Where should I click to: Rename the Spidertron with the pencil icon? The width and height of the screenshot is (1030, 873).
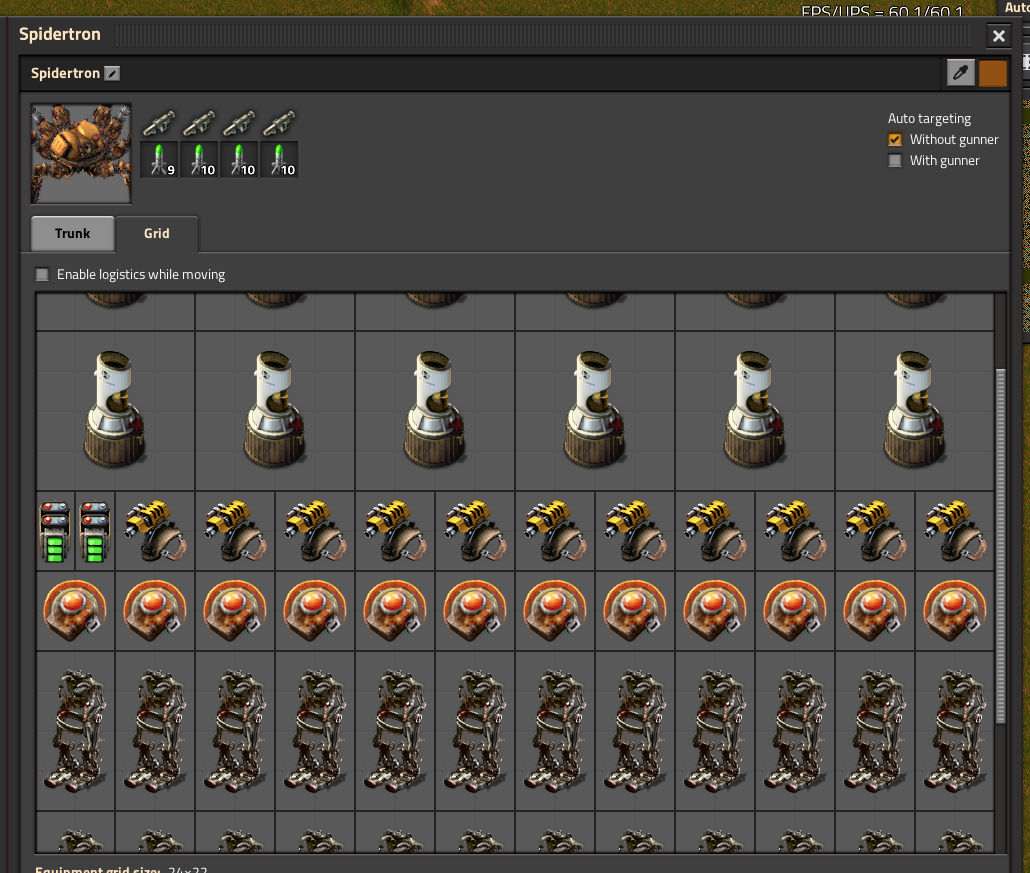pyautogui.click(x=112, y=74)
